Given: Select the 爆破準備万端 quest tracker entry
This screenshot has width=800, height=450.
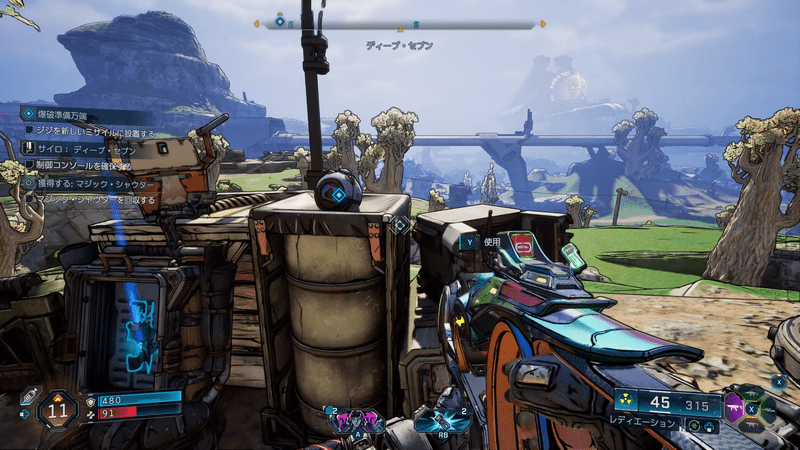Looking at the screenshot, I should click(70, 115).
